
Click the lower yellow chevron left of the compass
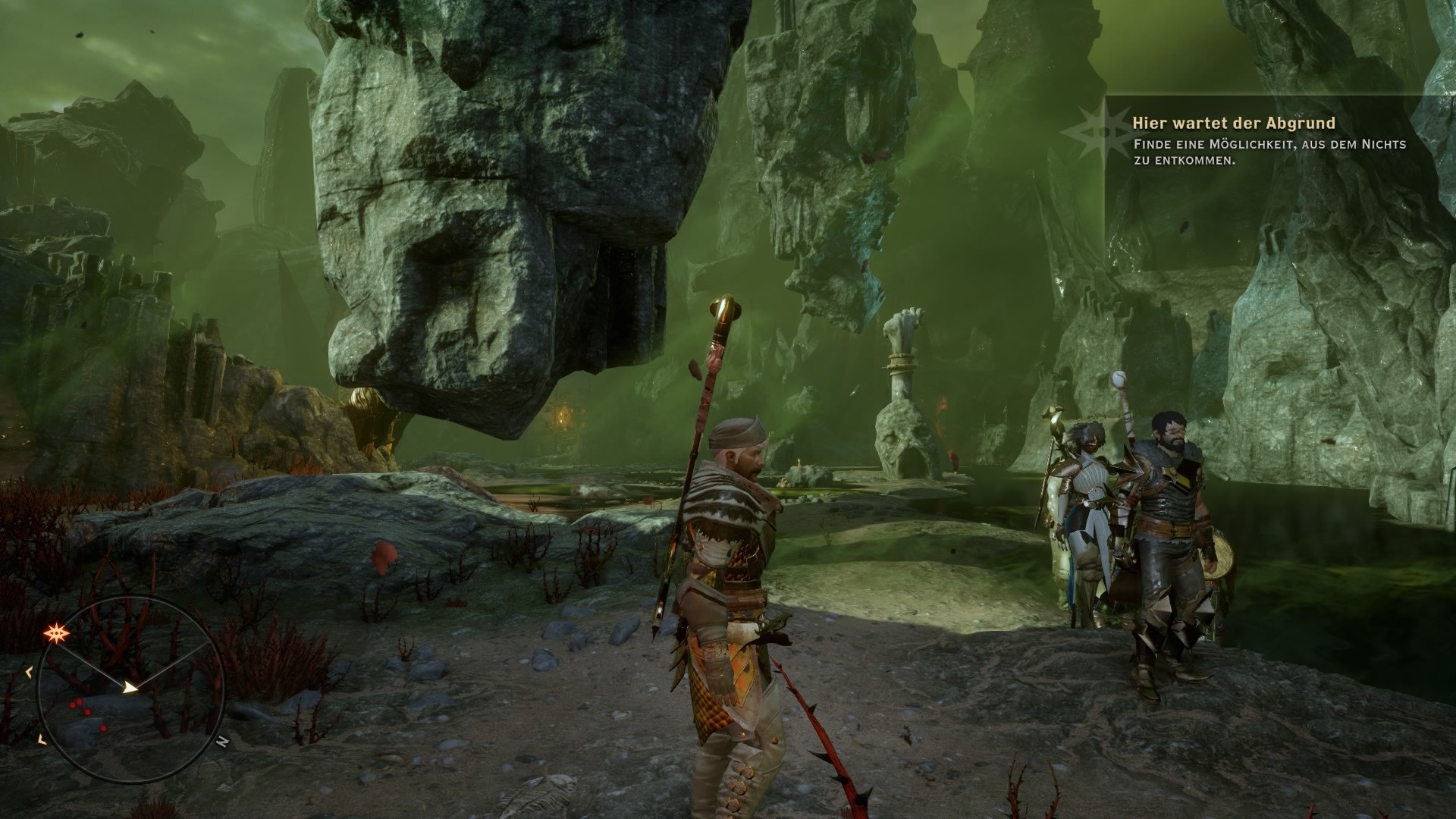[40, 739]
